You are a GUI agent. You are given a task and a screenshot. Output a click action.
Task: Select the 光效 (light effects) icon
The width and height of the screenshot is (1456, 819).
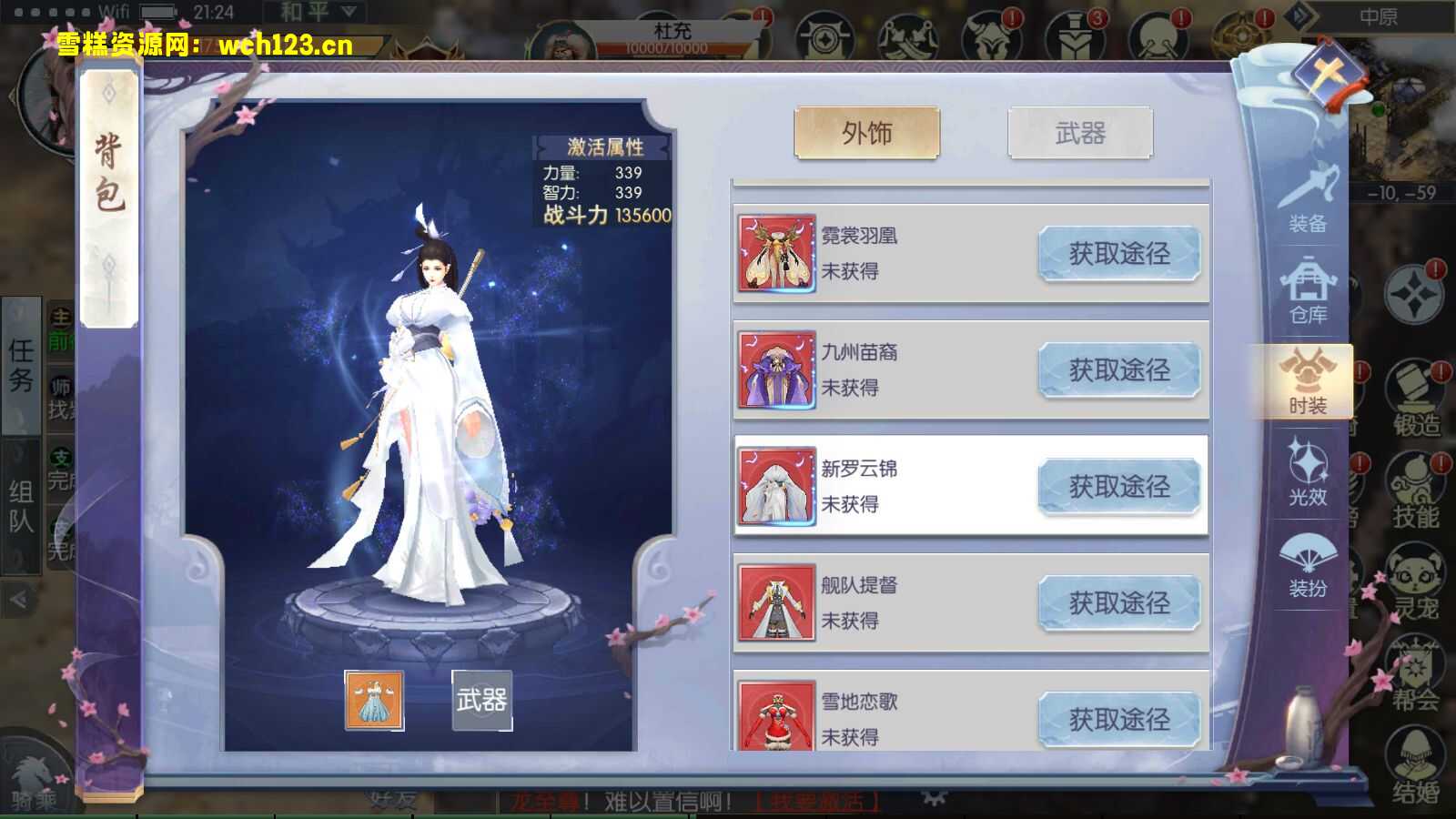(1308, 473)
